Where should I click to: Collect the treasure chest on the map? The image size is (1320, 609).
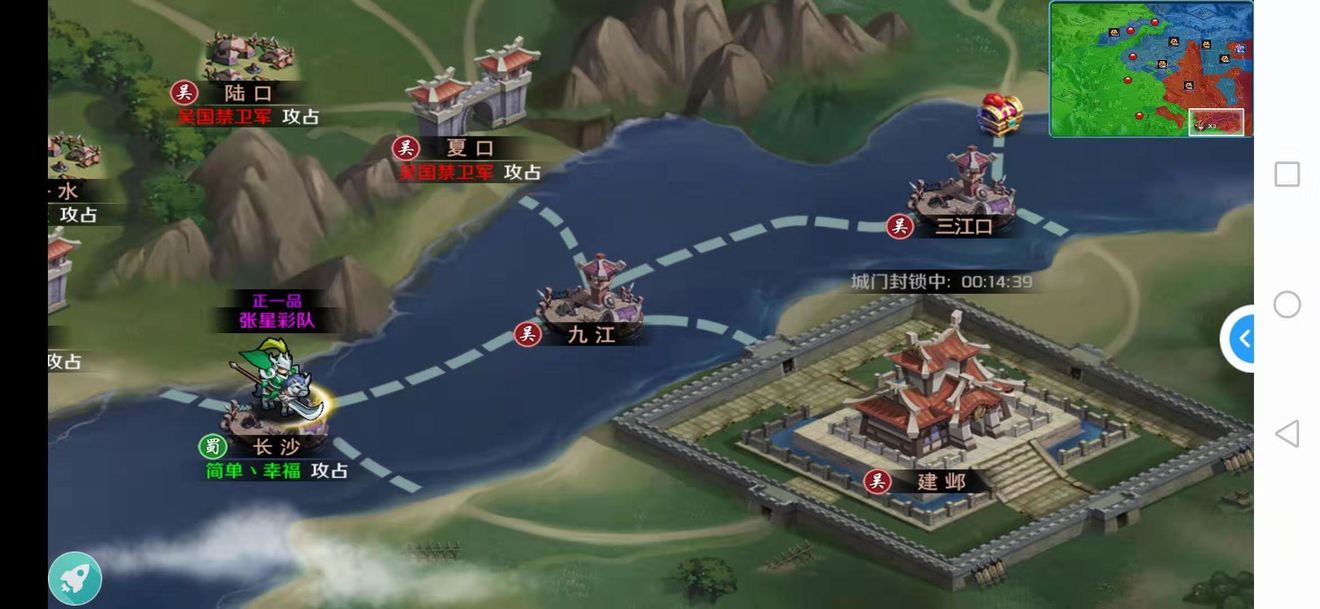(x=1000, y=112)
